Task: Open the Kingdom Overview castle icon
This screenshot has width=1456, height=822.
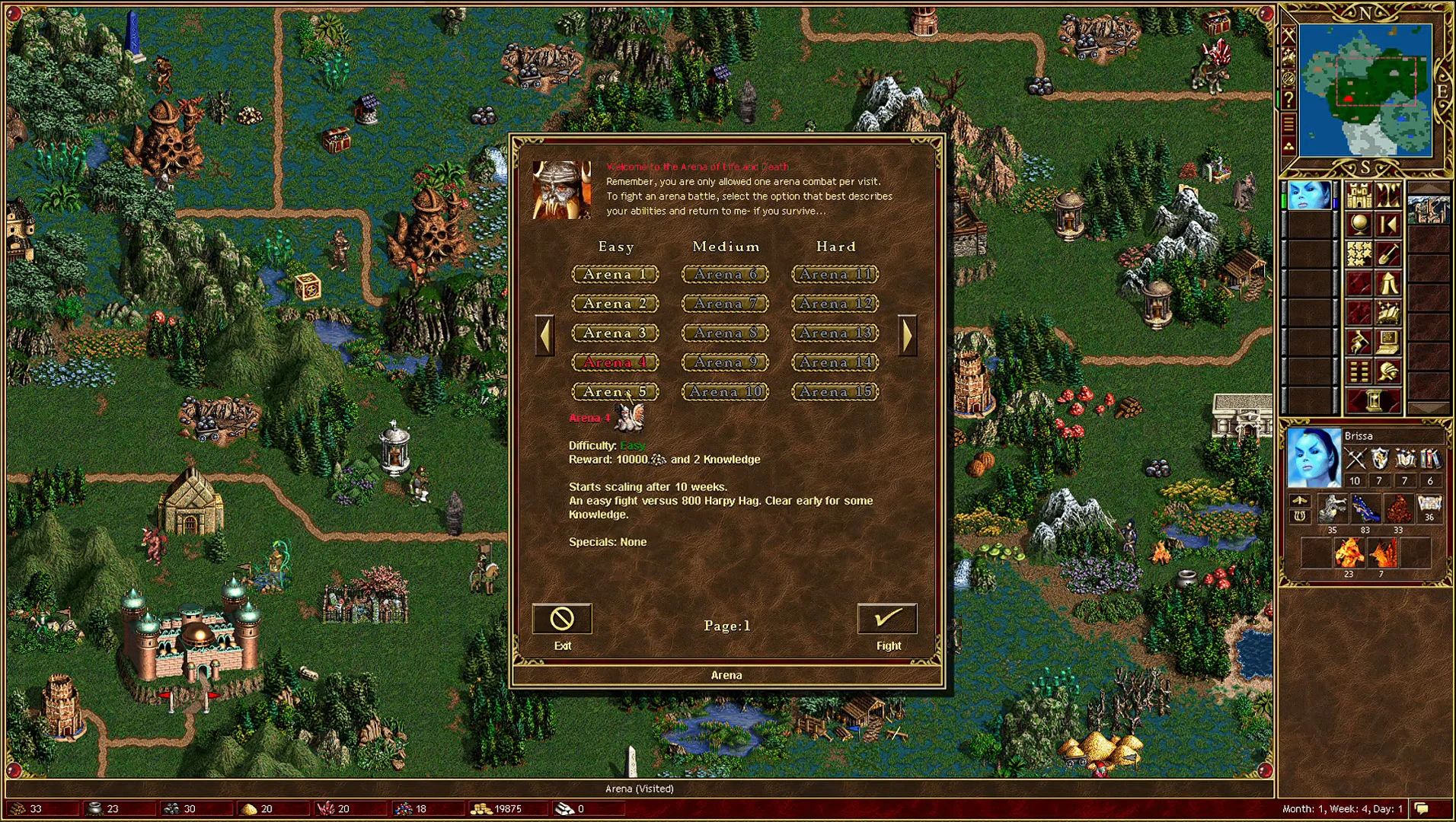Action: point(1358,197)
